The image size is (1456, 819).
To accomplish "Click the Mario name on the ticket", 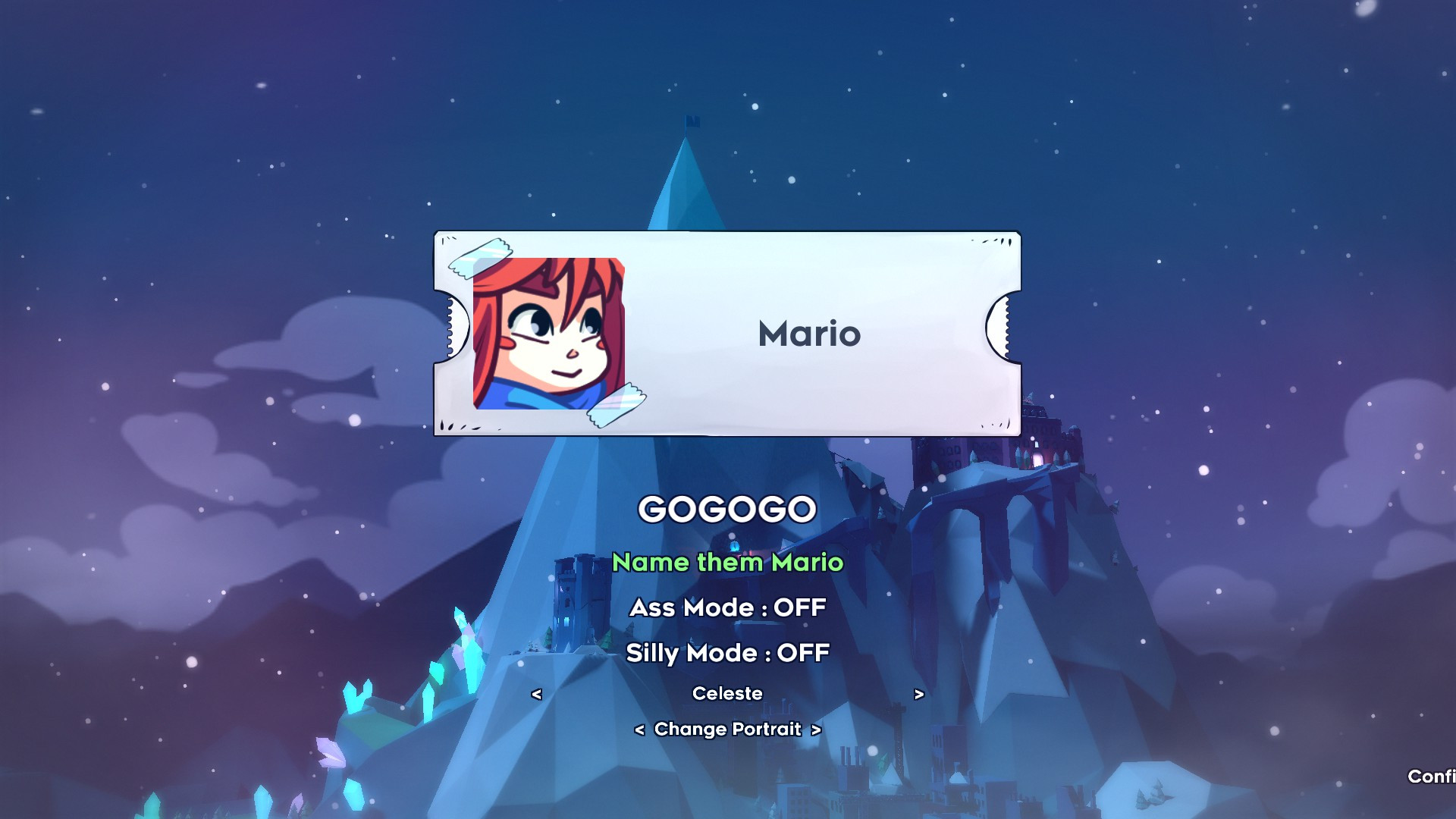I will tap(808, 334).
